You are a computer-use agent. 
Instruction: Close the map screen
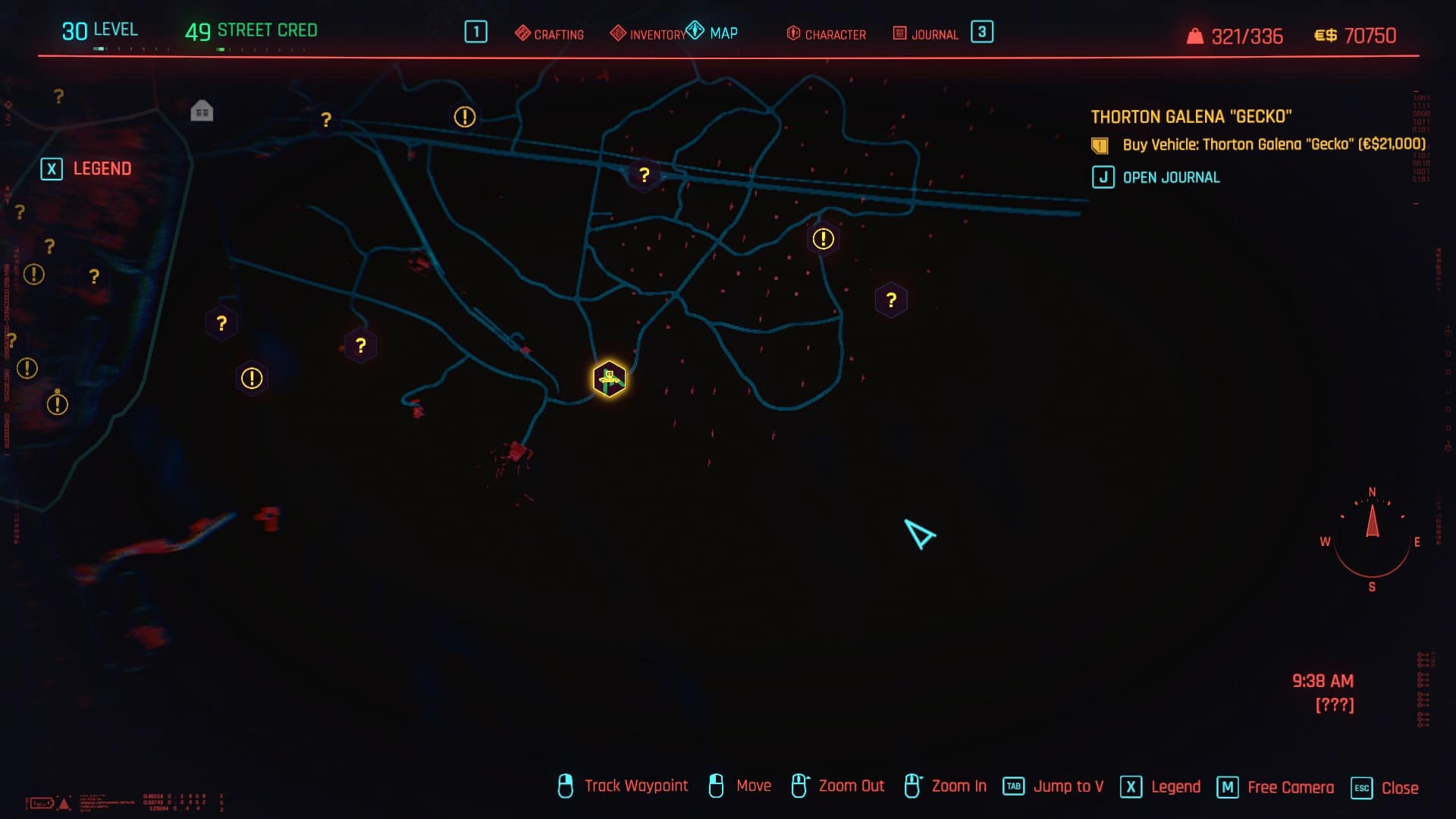(1385, 787)
